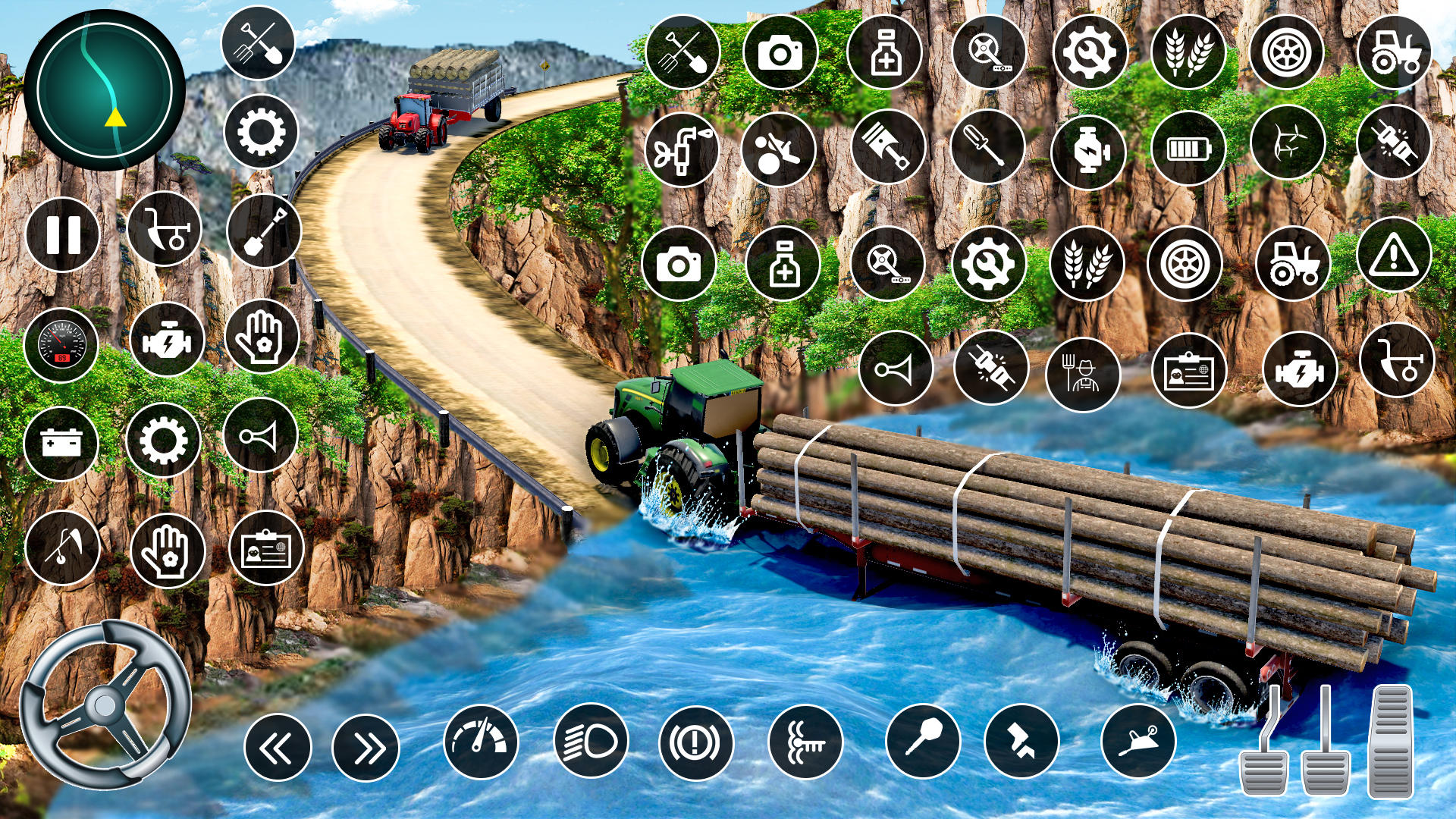
Task: Click the round speedometer dial with red readout
Action: click(61, 345)
